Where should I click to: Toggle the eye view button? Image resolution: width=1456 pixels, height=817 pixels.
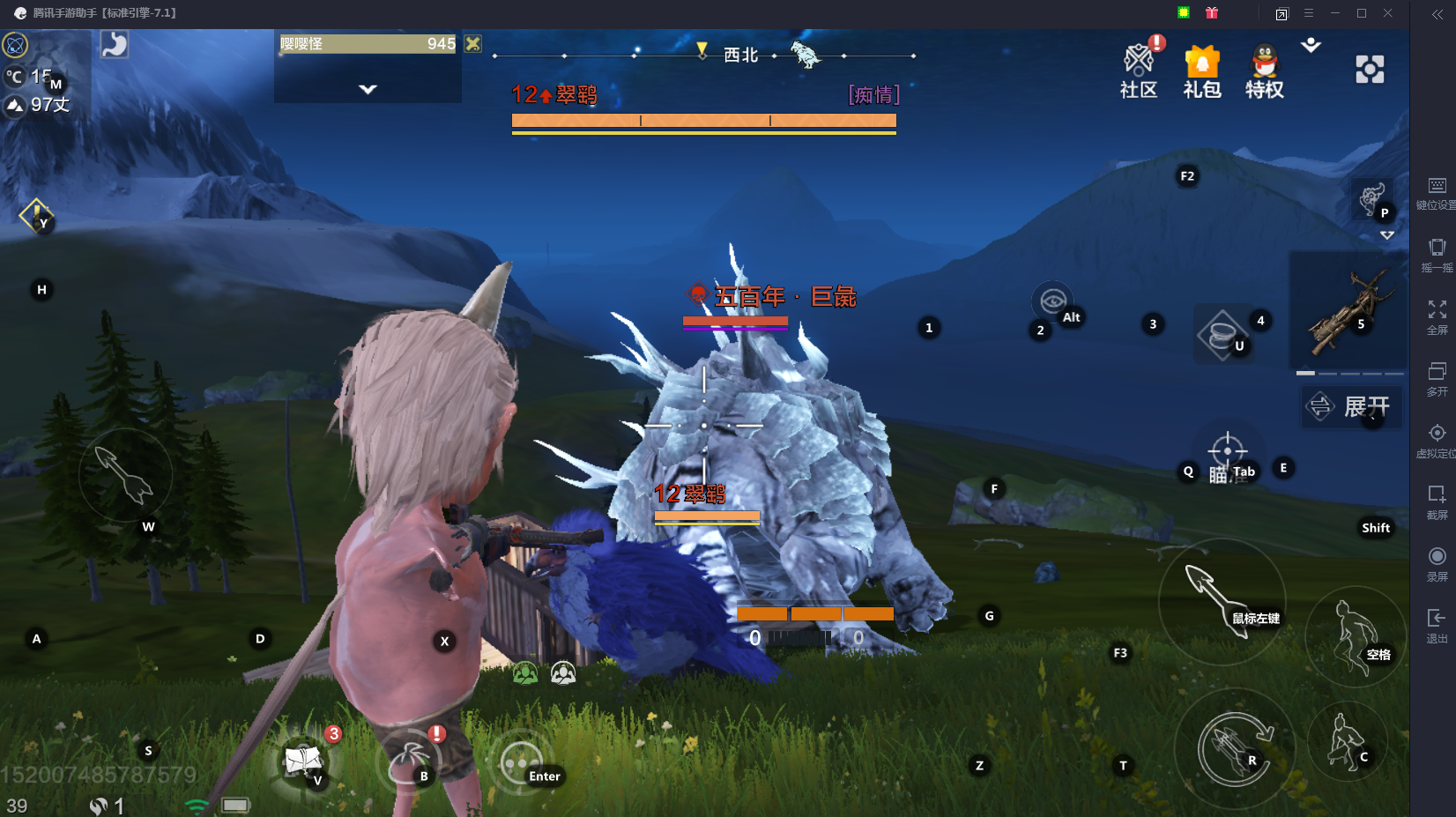pyautogui.click(x=1051, y=301)
